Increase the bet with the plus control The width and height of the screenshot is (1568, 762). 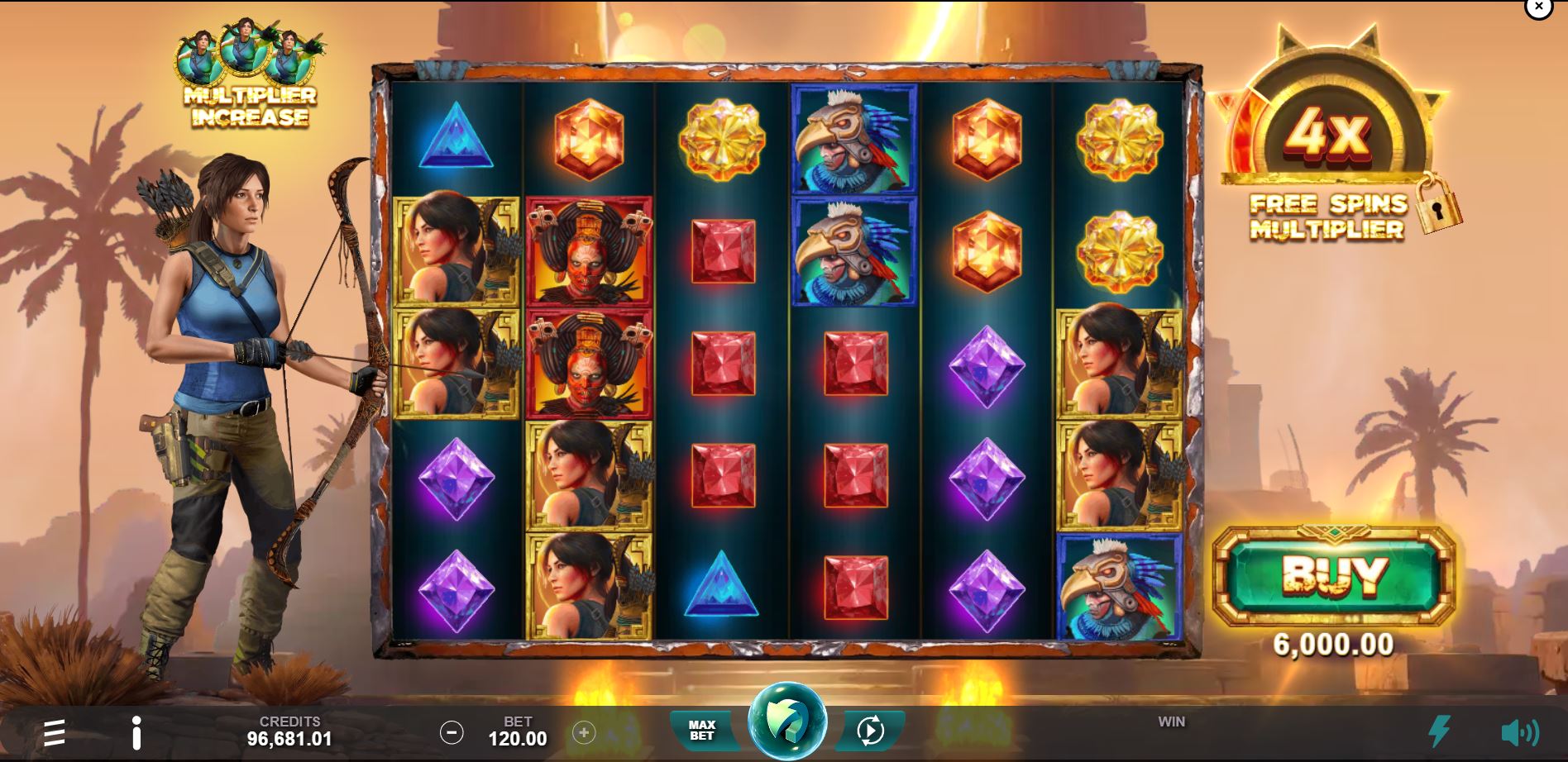[585, 733]
